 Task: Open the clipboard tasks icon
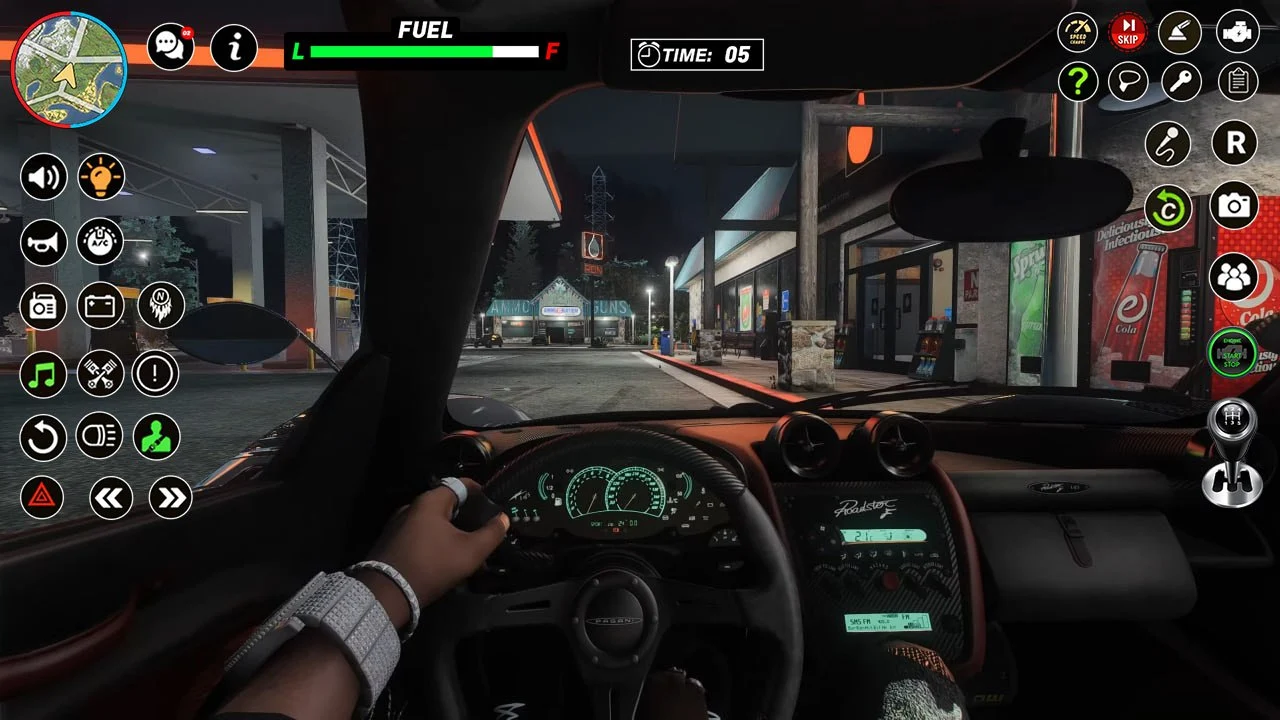(1235, 81)
